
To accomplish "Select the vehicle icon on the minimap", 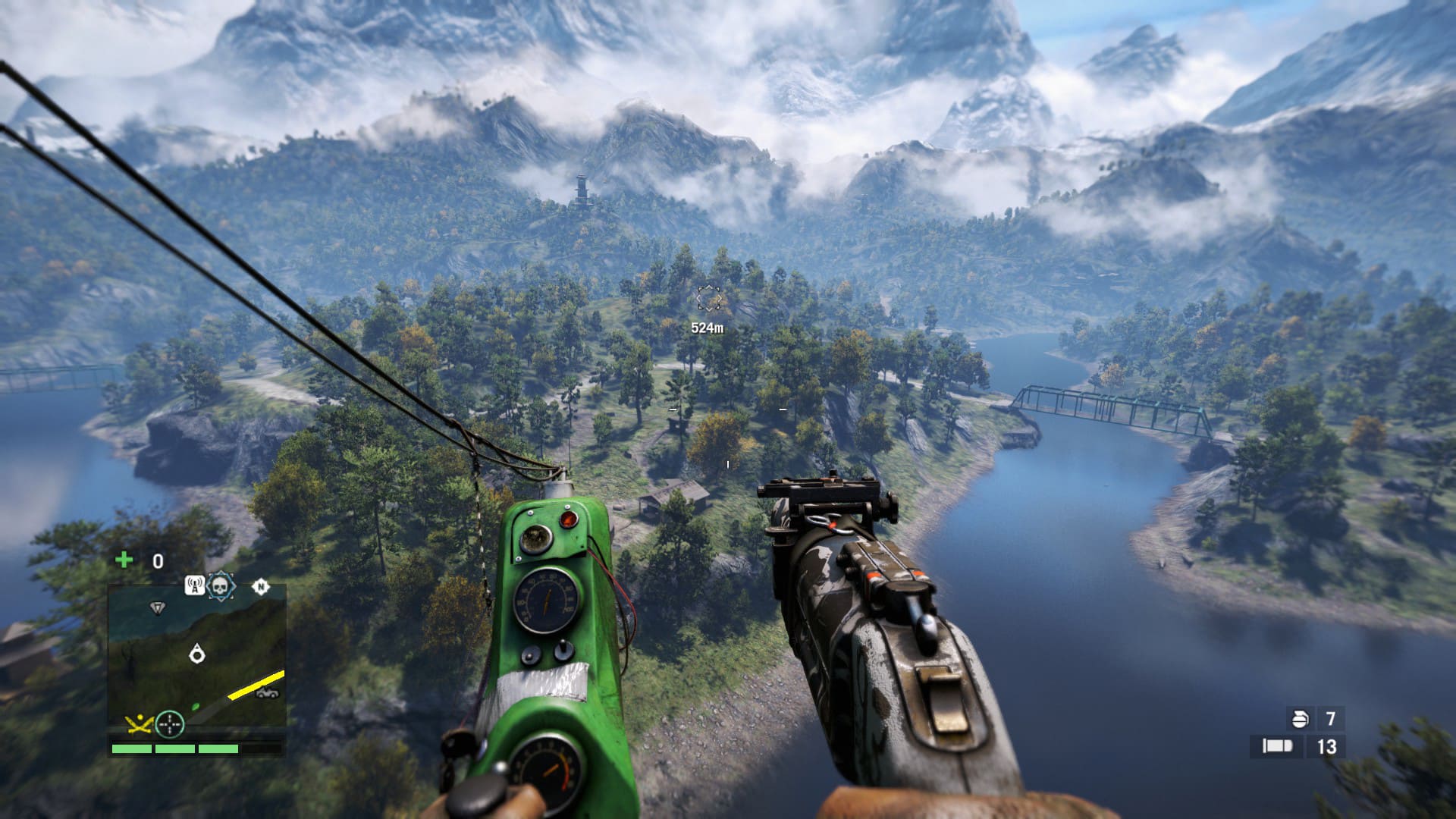I will pyautogui.click(x=267, y=693).
